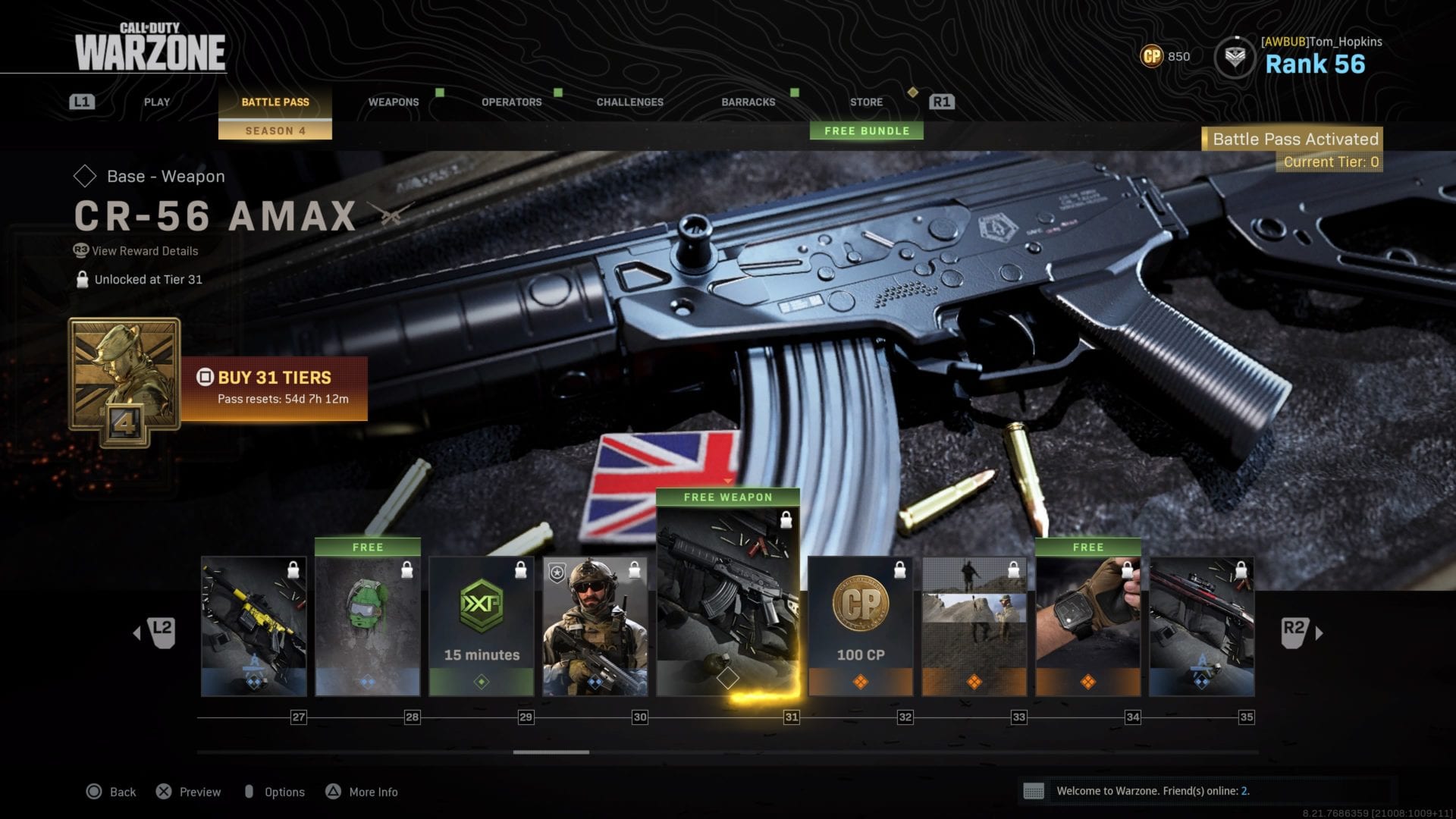This screenshot has height=819, width=1456.
Task: Pick the operator skin at tier 30
Action: click(x=595, y=626)
